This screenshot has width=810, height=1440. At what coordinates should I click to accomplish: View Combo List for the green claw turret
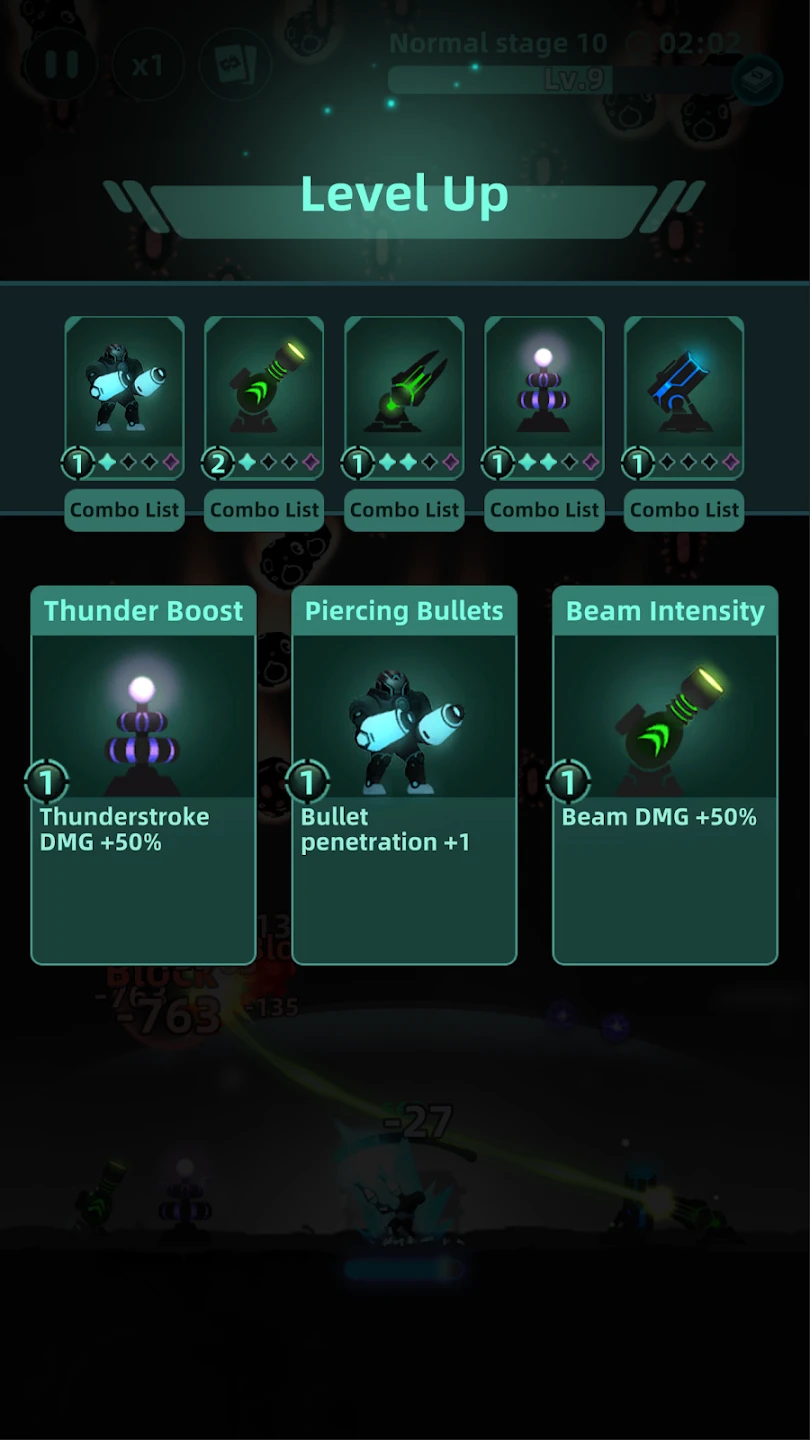click(404, 510)
